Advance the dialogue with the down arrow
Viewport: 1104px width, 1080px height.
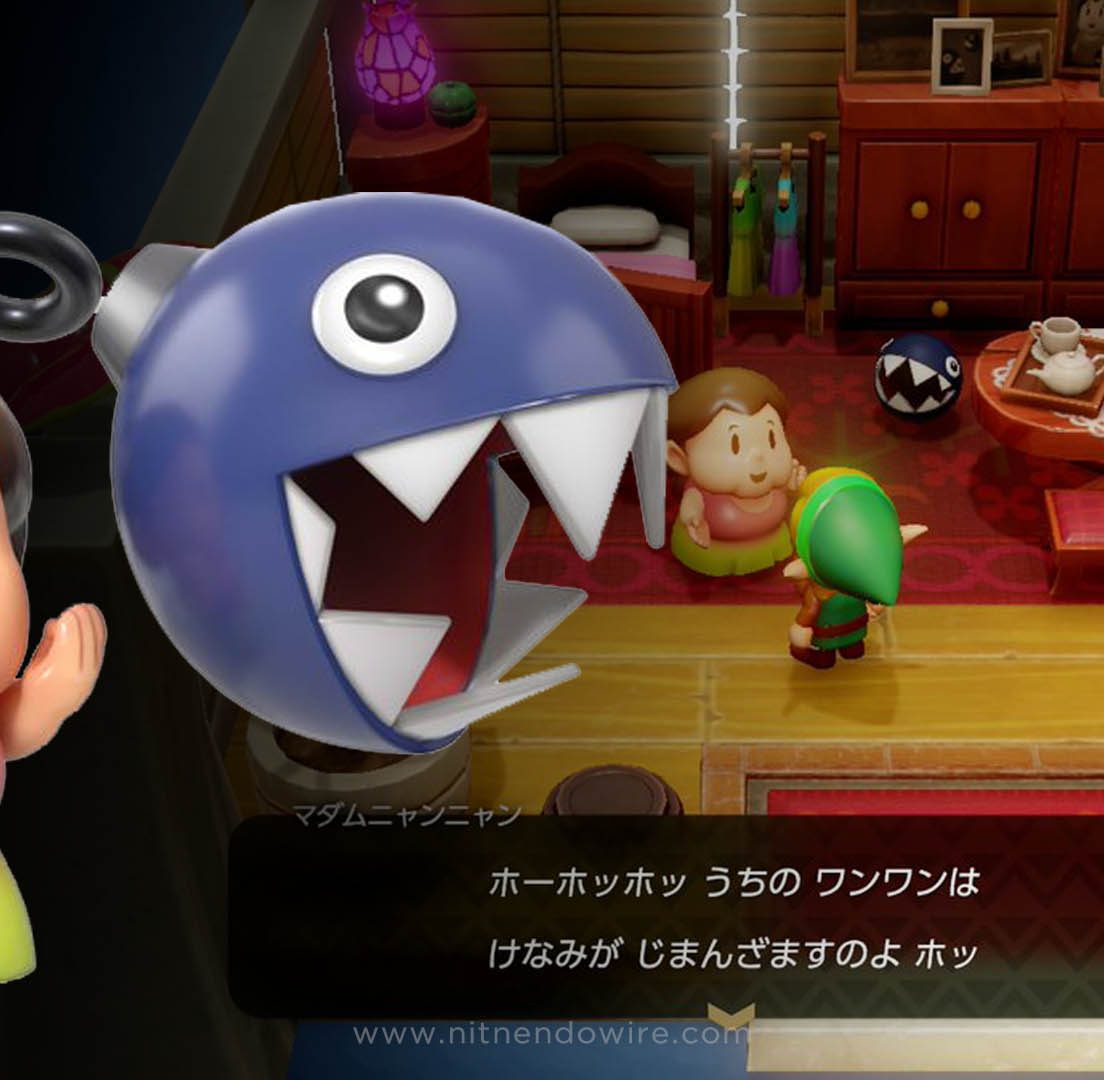730,1014
